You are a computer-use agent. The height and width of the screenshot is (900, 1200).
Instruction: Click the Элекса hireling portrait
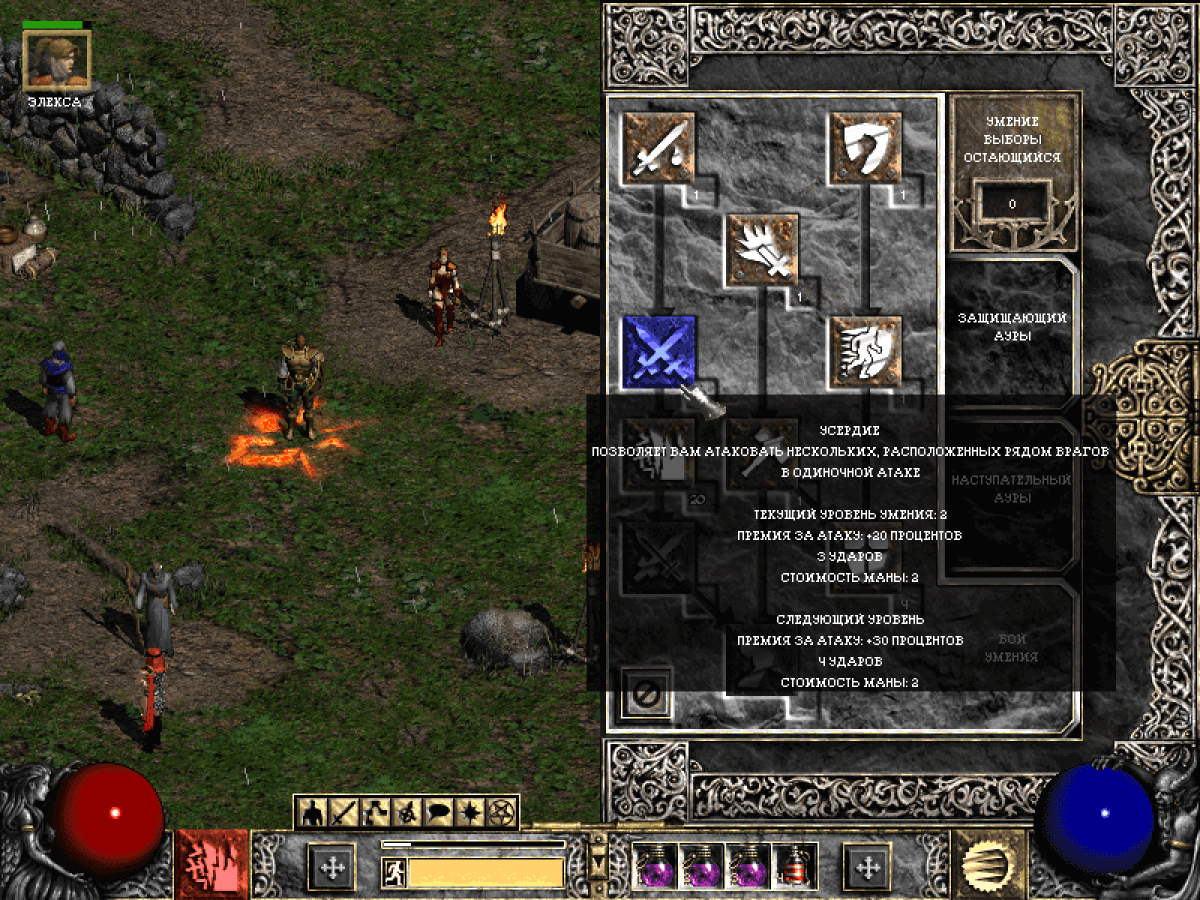click(57, 60)
